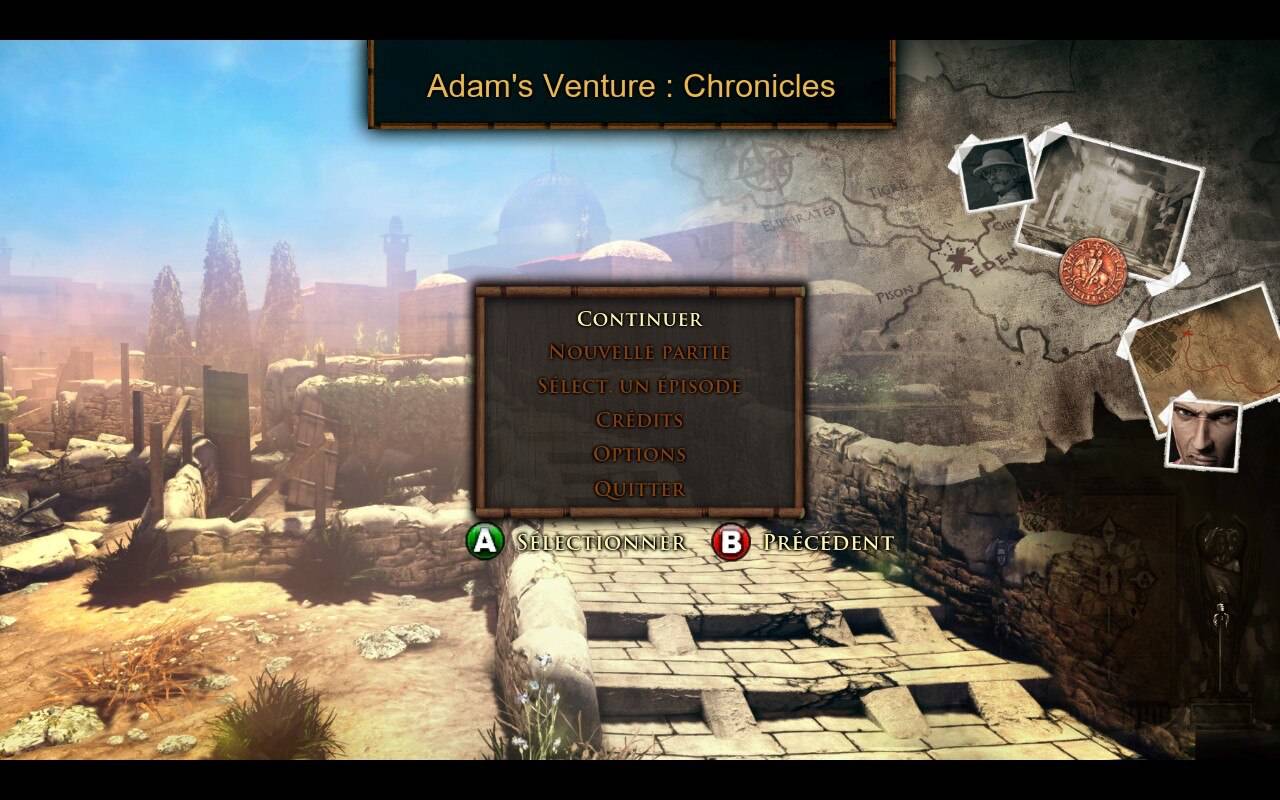Screen dimensions: 1280x800
Task: Choose Quitter to exit the game
Action: click(x=639, y=489)
